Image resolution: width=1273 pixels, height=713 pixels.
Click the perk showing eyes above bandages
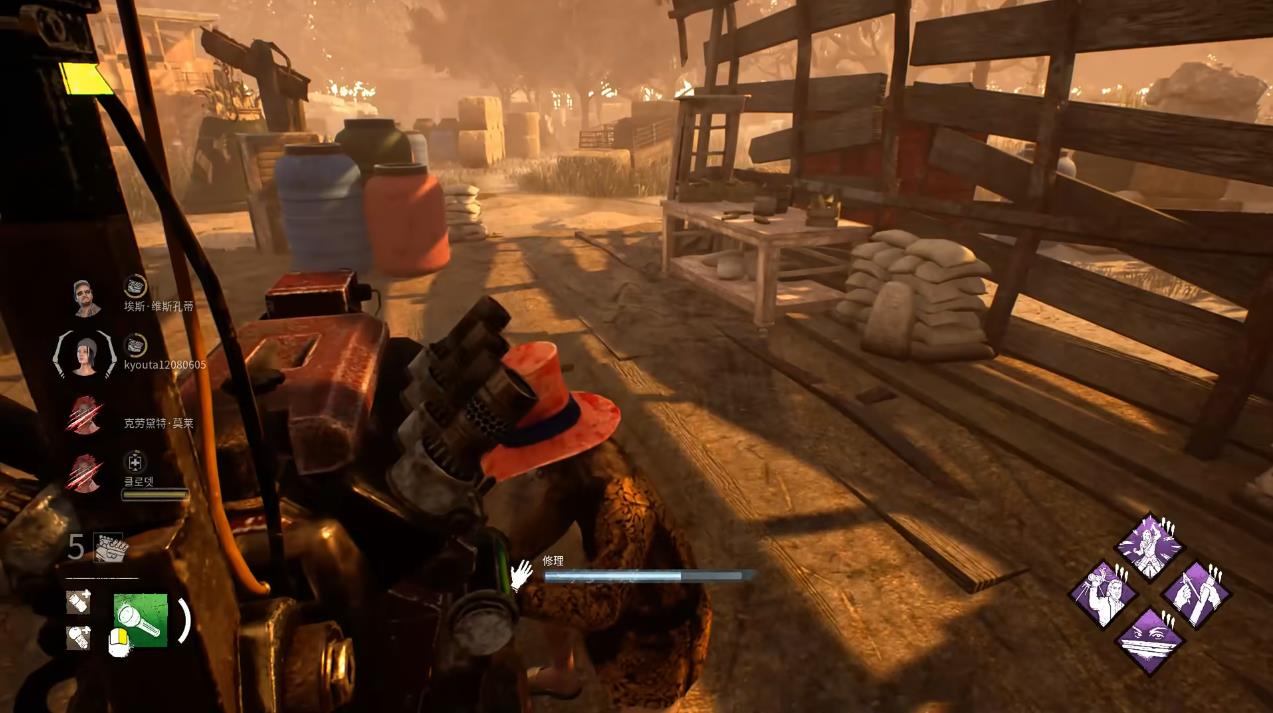pyautogui.click(x=1149, y=638)
